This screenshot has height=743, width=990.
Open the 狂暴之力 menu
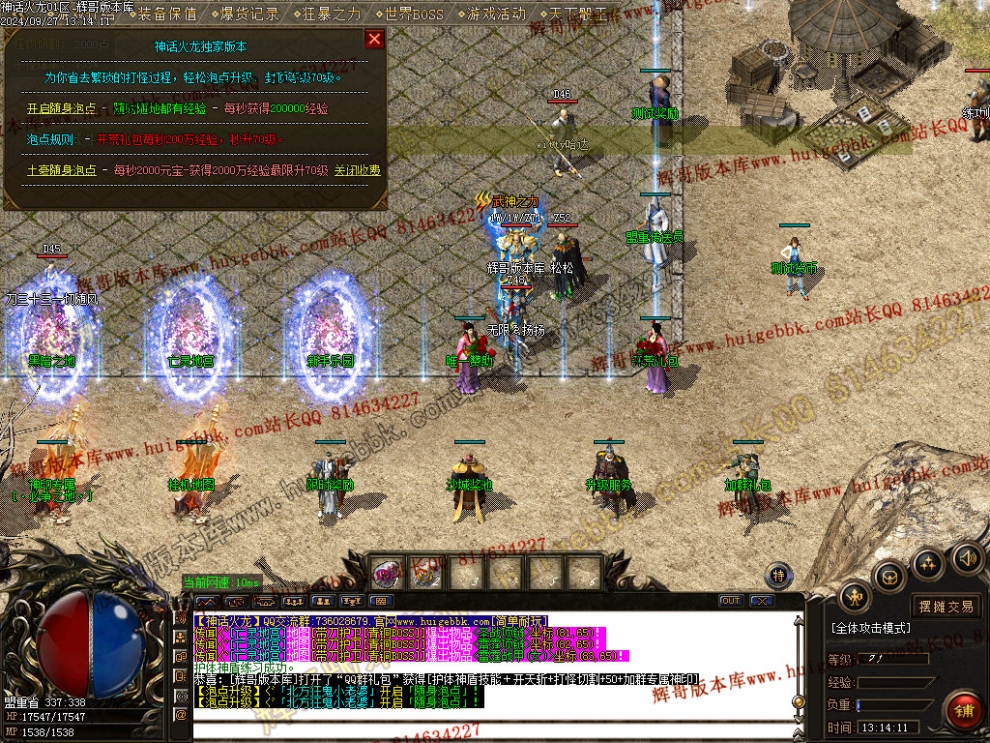click(331, 14)
